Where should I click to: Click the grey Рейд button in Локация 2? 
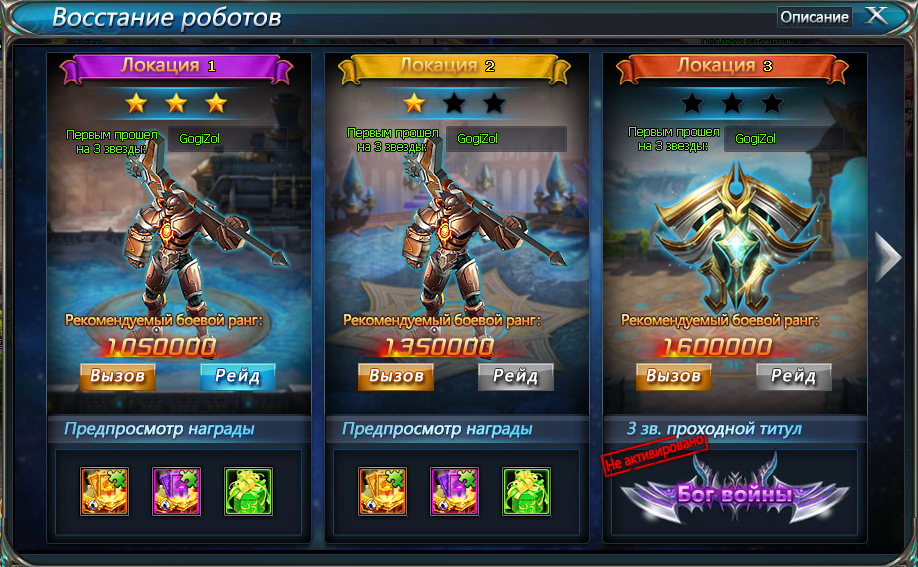515,376
